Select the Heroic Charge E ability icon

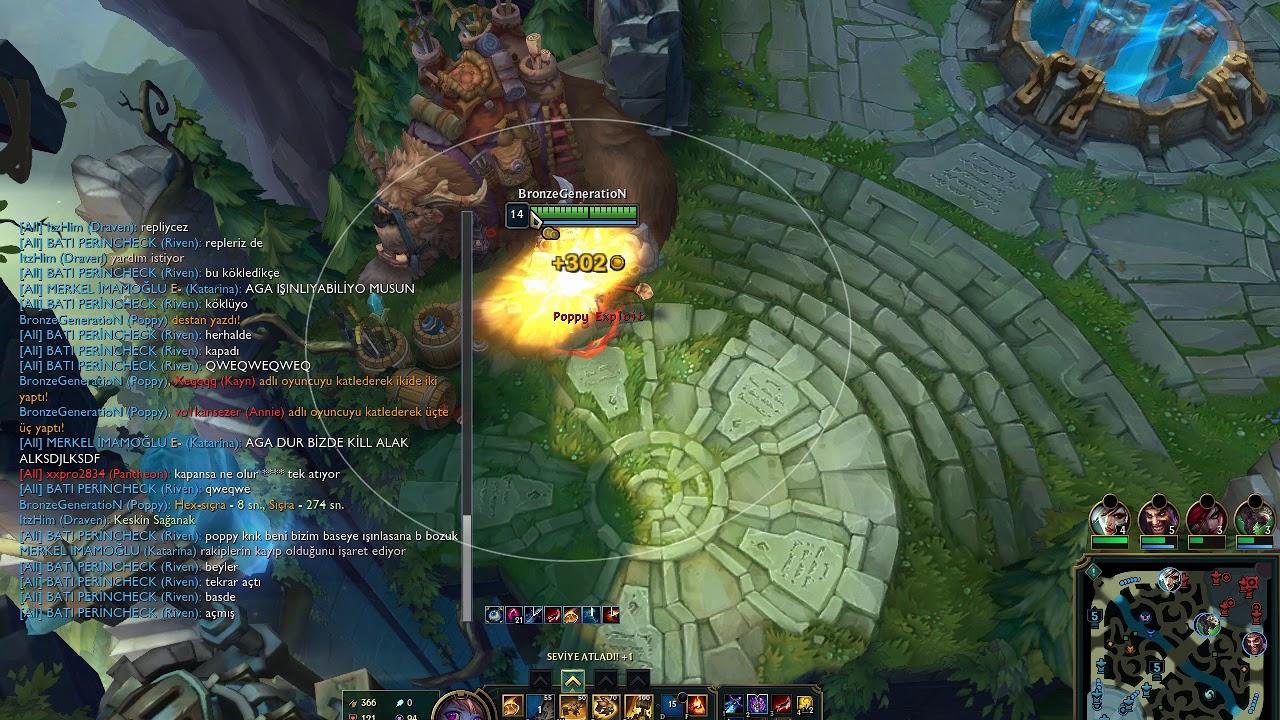click(605, 706)
